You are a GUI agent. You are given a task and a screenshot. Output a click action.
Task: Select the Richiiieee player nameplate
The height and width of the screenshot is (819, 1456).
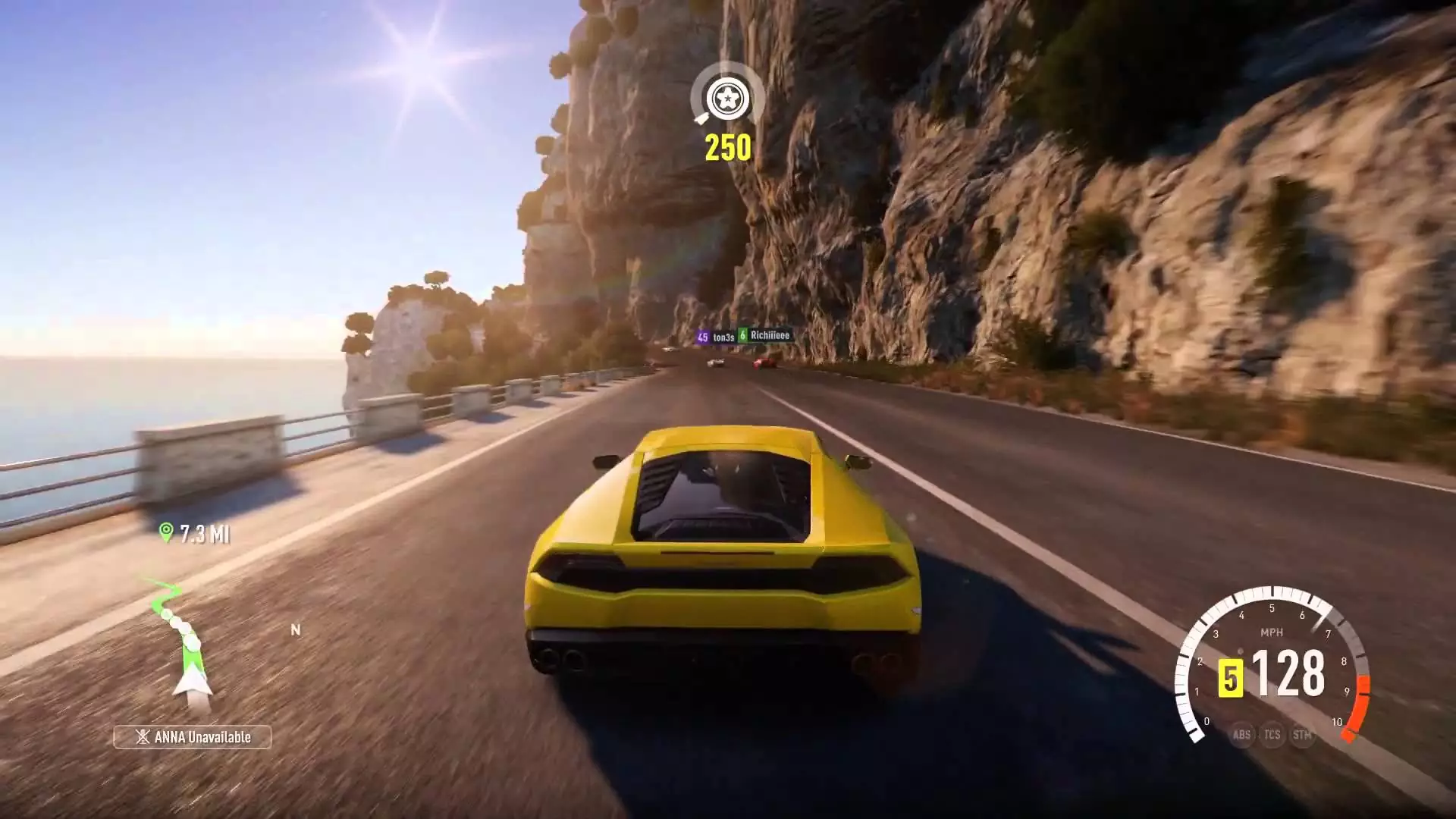click(771, 334)
